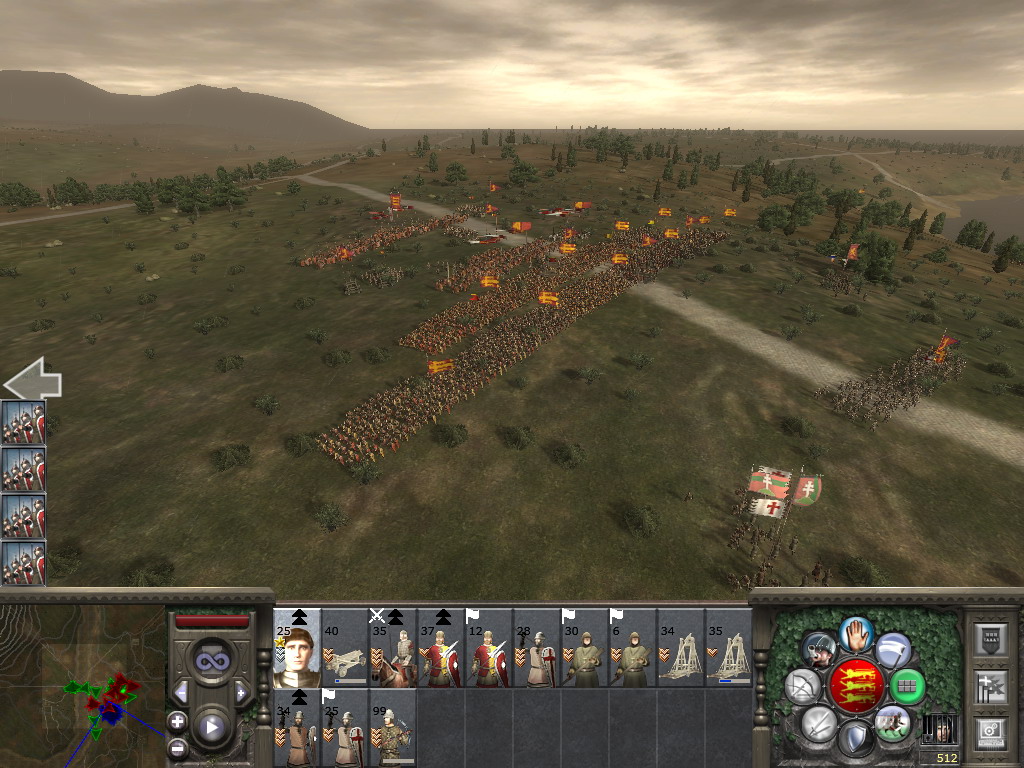Zoom out the minimap with round minus

177,746
